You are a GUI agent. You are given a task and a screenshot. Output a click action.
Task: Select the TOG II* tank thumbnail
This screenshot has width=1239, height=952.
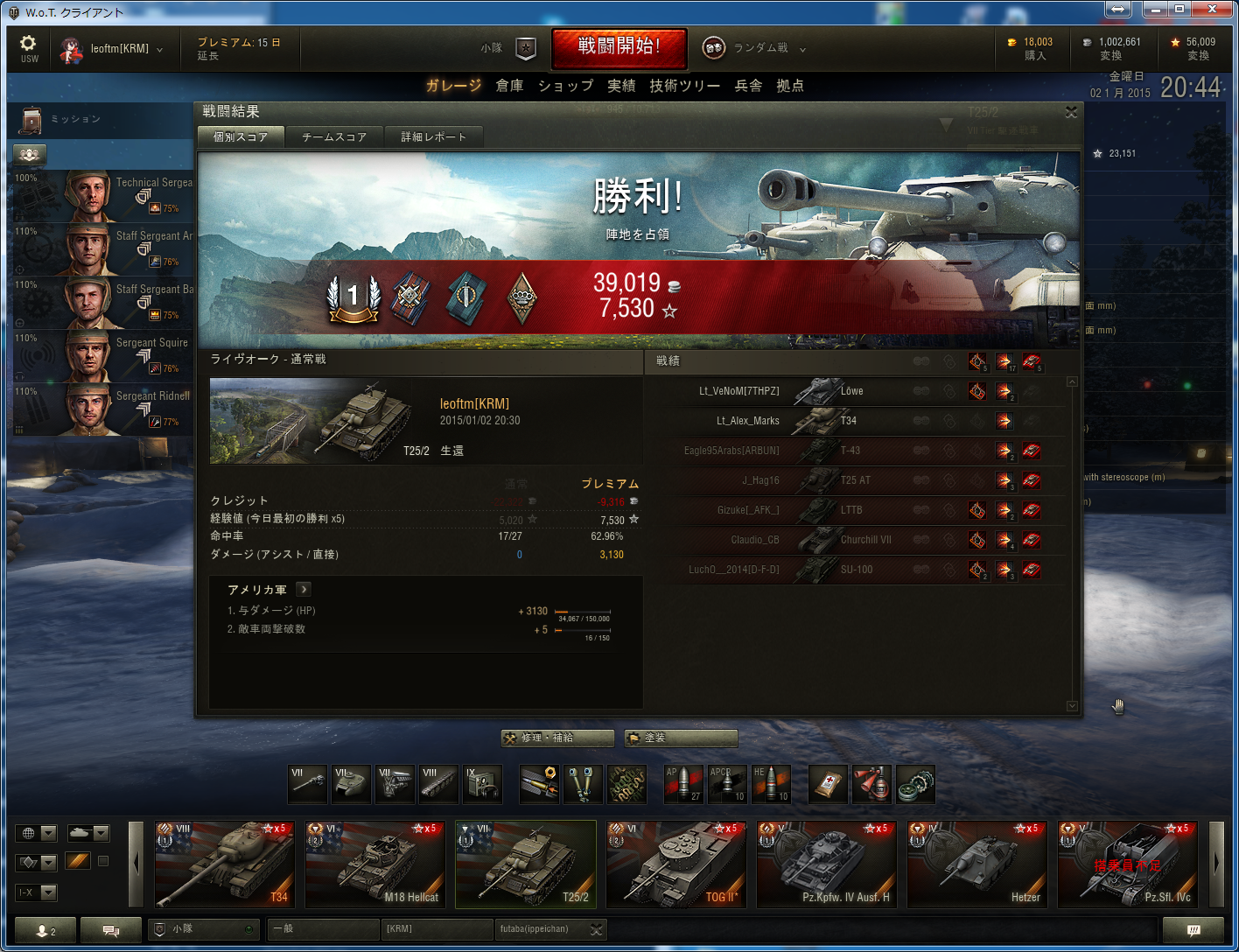(x=675, y=863)
